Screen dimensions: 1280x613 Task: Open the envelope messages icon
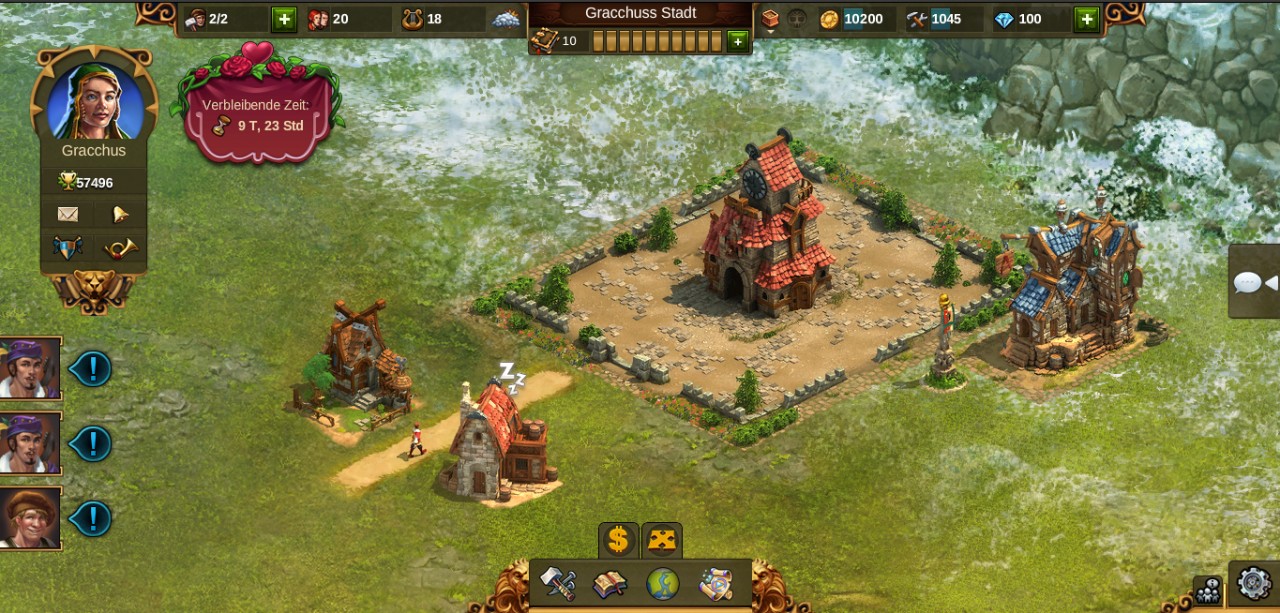(68, 214)
